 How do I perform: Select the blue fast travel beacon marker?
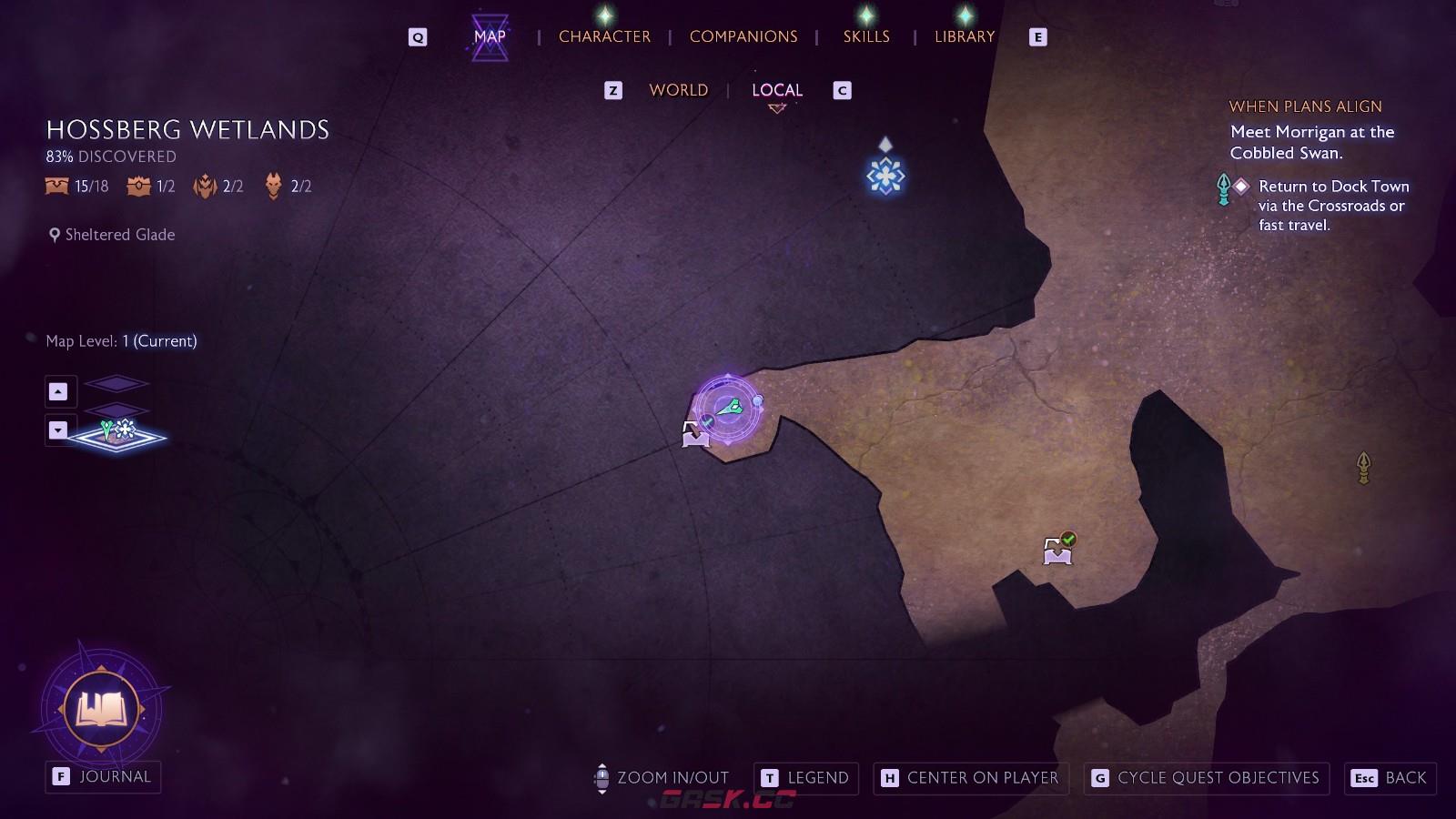[885, 176]
